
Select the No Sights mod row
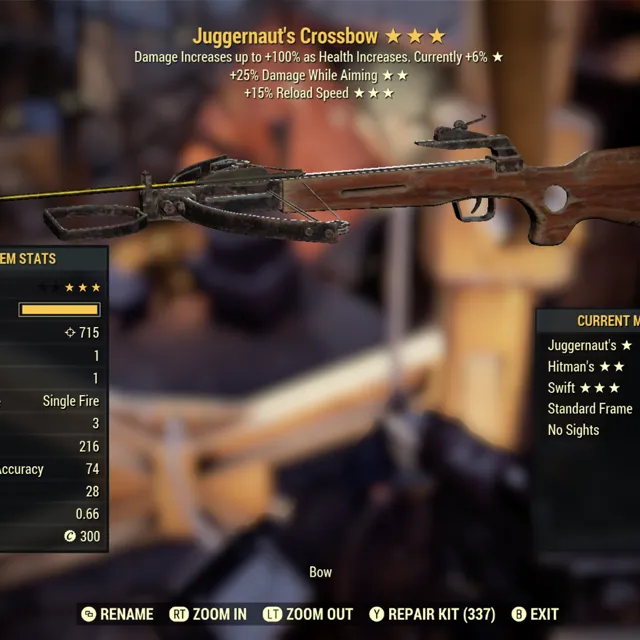[574, 430]
